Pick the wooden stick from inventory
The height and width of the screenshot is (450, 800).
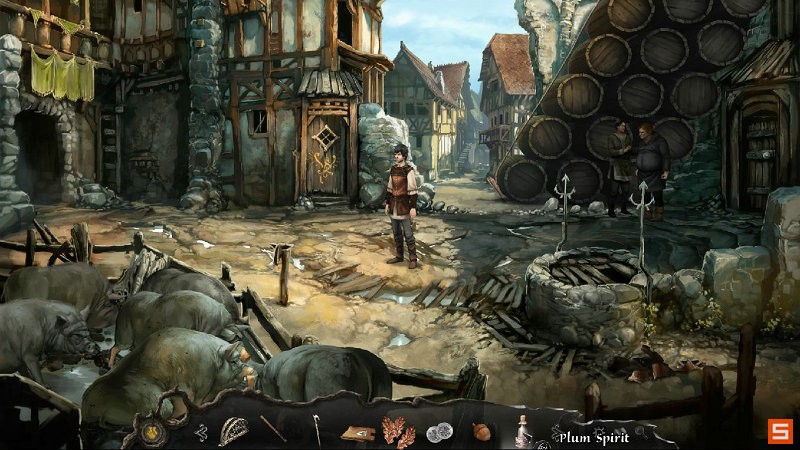[x=274, y=429]
